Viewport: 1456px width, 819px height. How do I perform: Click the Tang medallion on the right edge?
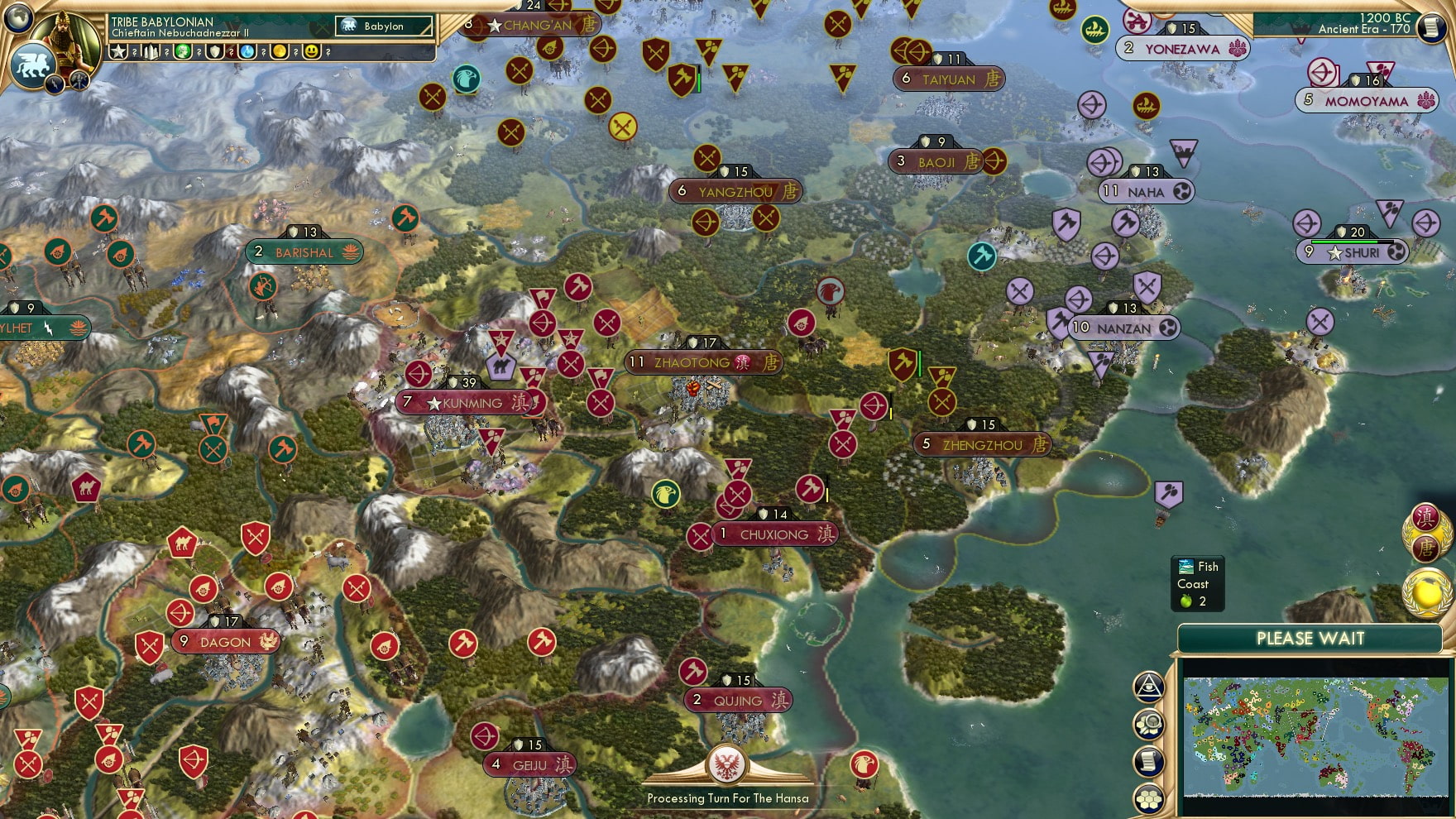(1424, 548)
